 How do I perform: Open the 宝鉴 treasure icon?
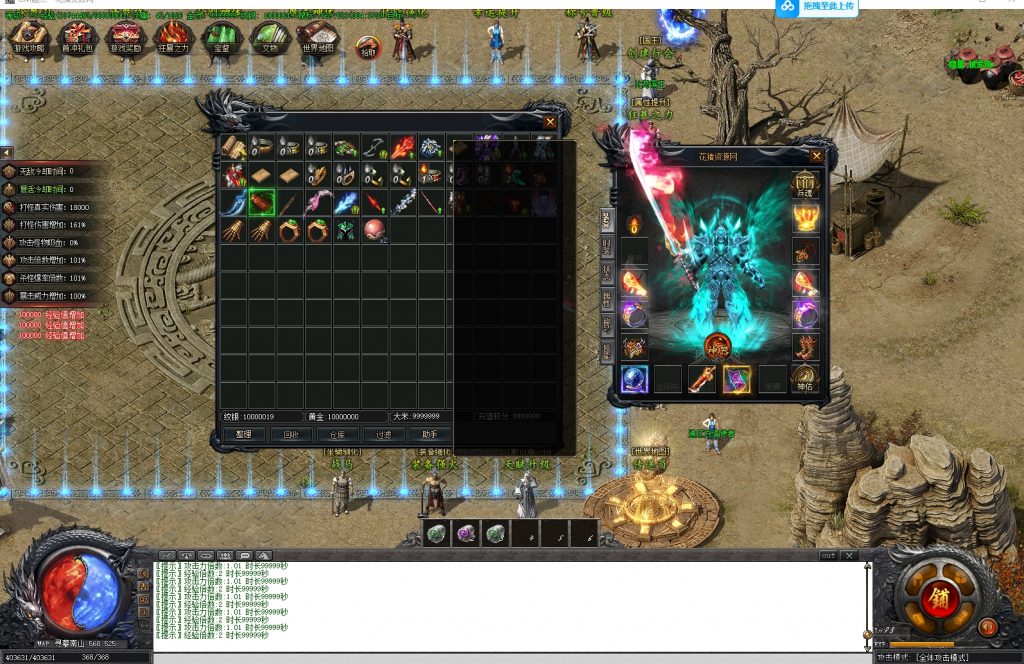coord(221,38)
